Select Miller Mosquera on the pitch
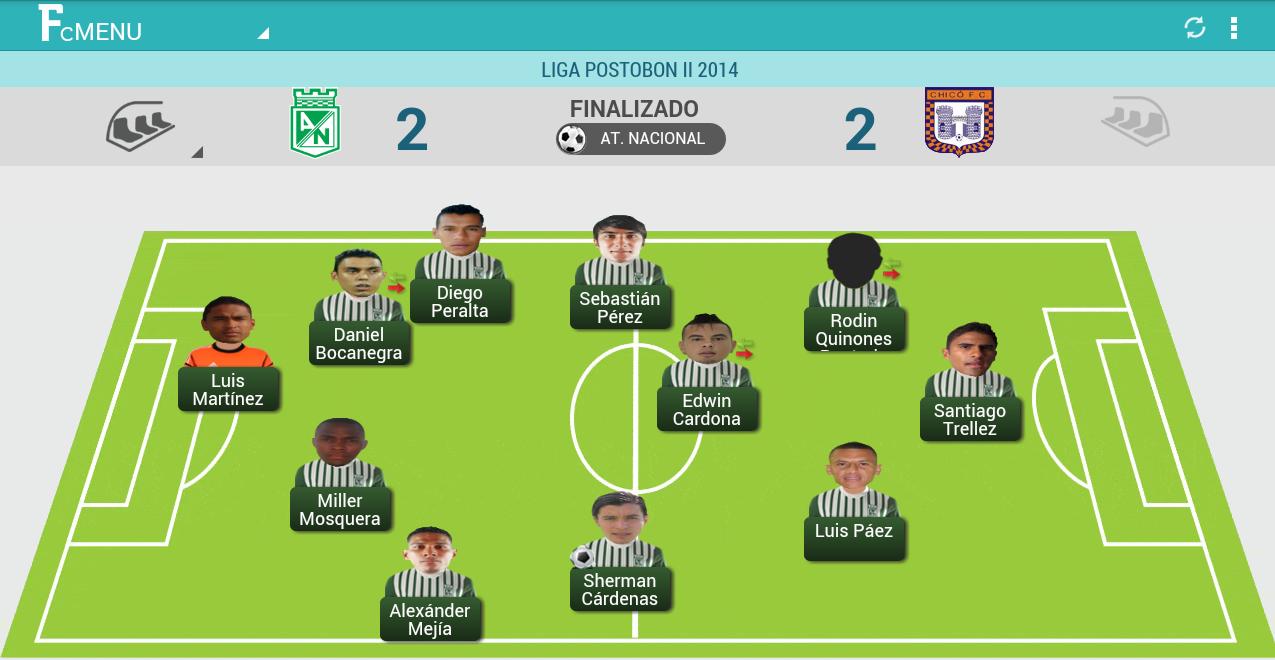Viewport: 1275px width, 660px height. pyautogui.click(x=340, y=509)
